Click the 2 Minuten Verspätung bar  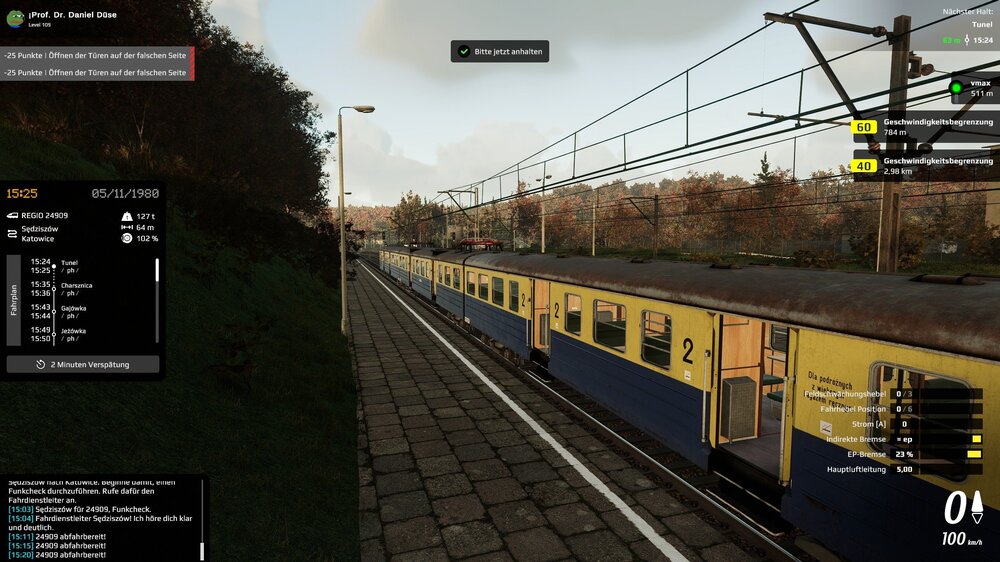[83, 364]
